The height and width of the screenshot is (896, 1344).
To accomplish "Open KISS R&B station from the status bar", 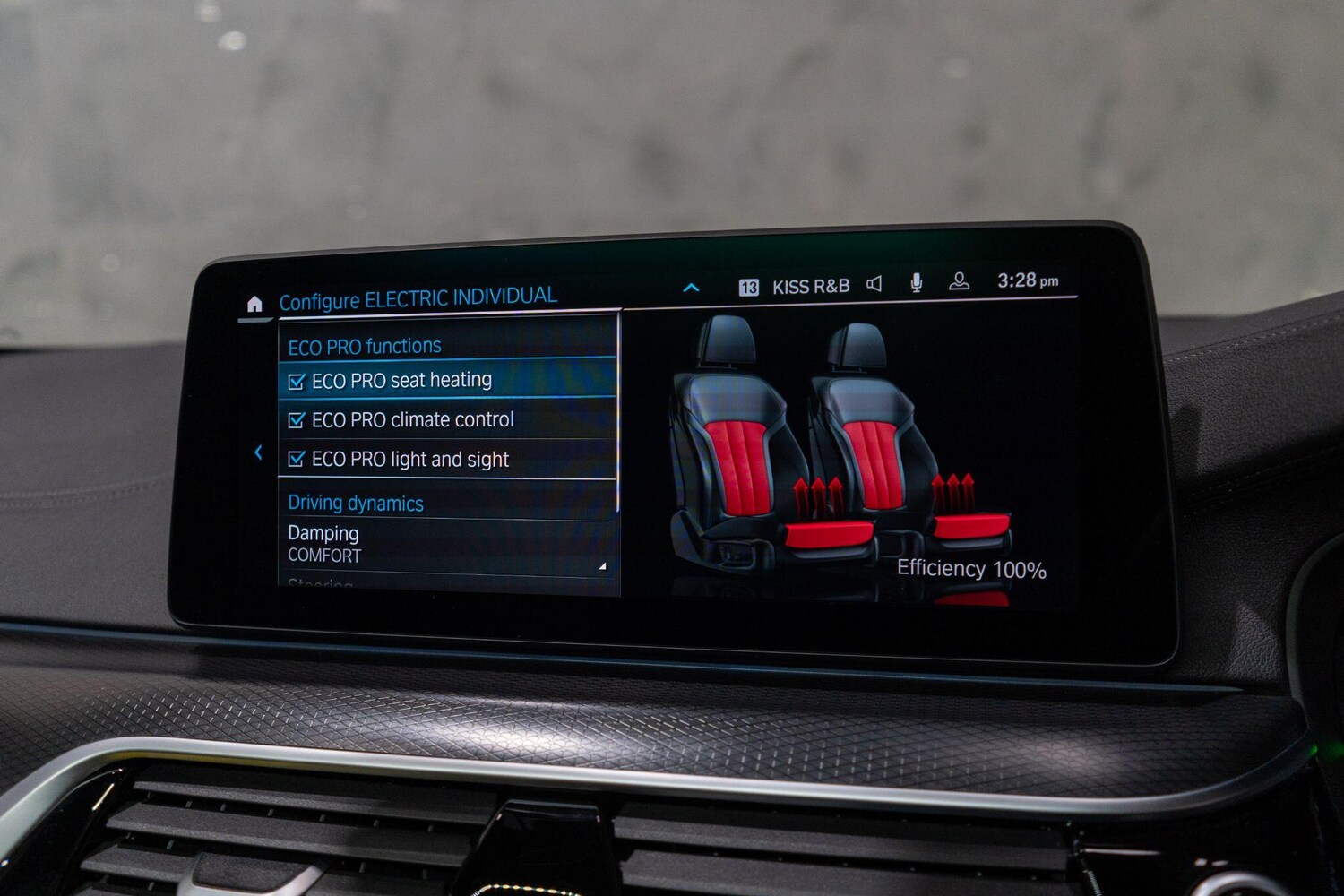I will pyautogui.click(x=811, y=285).
